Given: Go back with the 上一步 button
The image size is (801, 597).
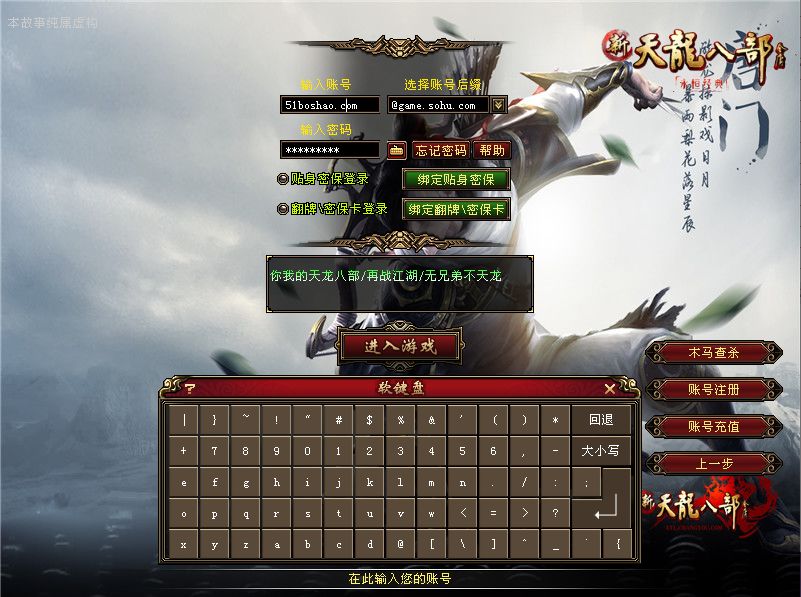Looking at the screenshot, I should tap(712, 464).
